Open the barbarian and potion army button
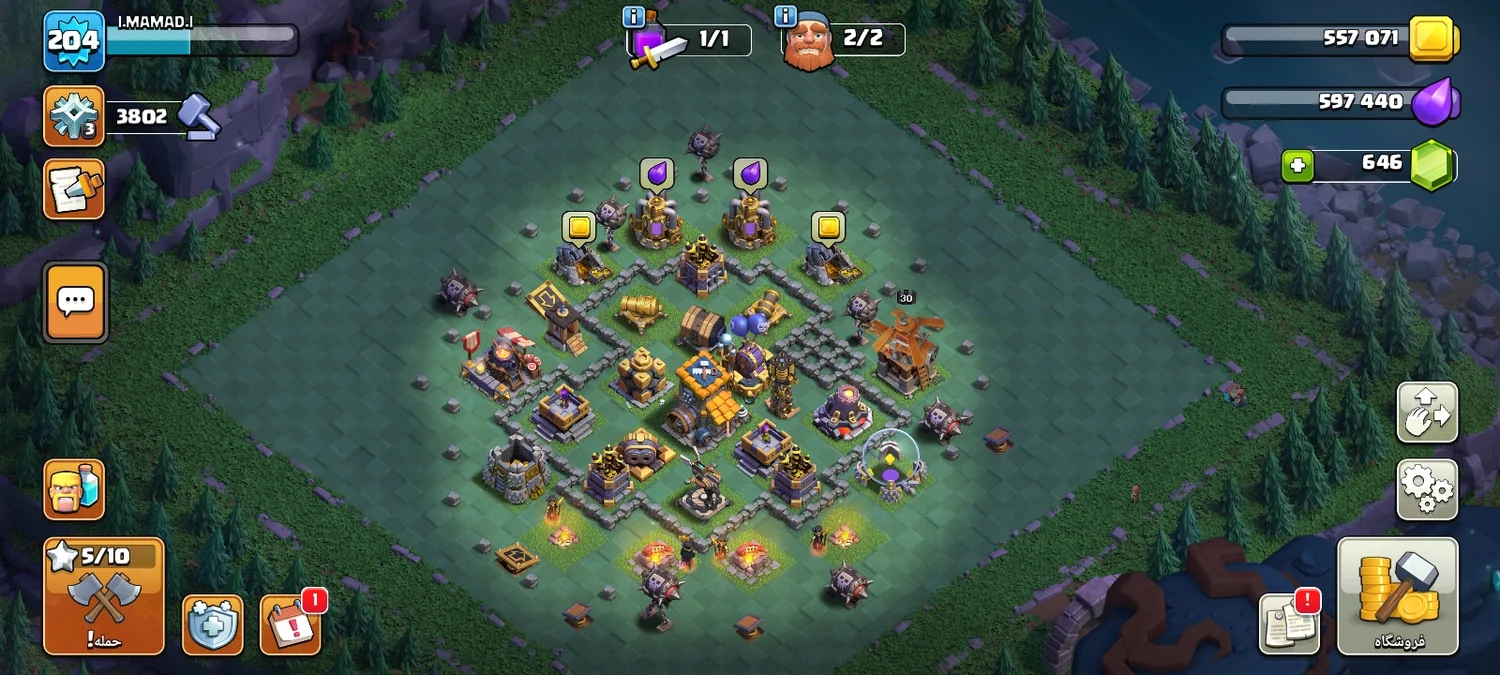 74,490
